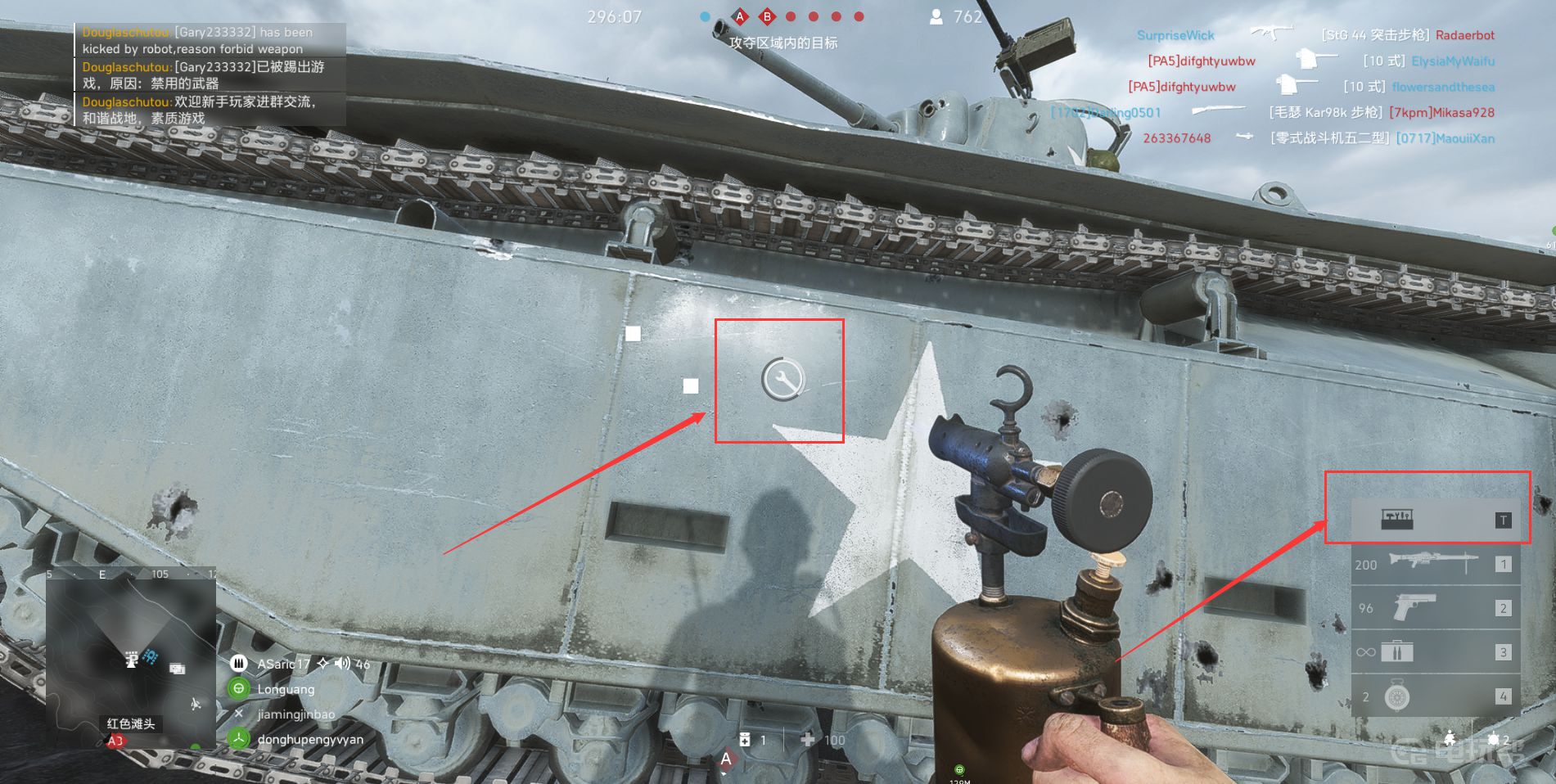Pick the anti-tank mine gadget slot
The width and height of the screenshot is (1556, 784).
coord(1434,696)
